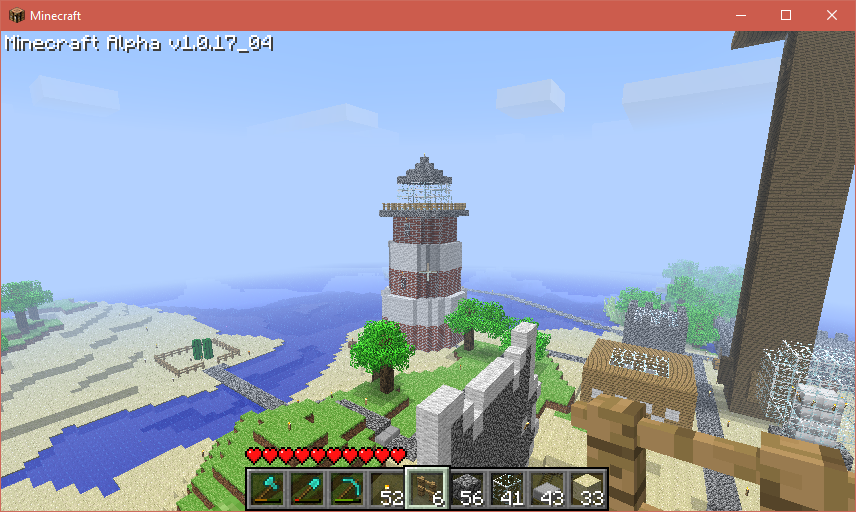Select the diamond axe hotbar slot
856x512 pixels.
coord(268,489)
